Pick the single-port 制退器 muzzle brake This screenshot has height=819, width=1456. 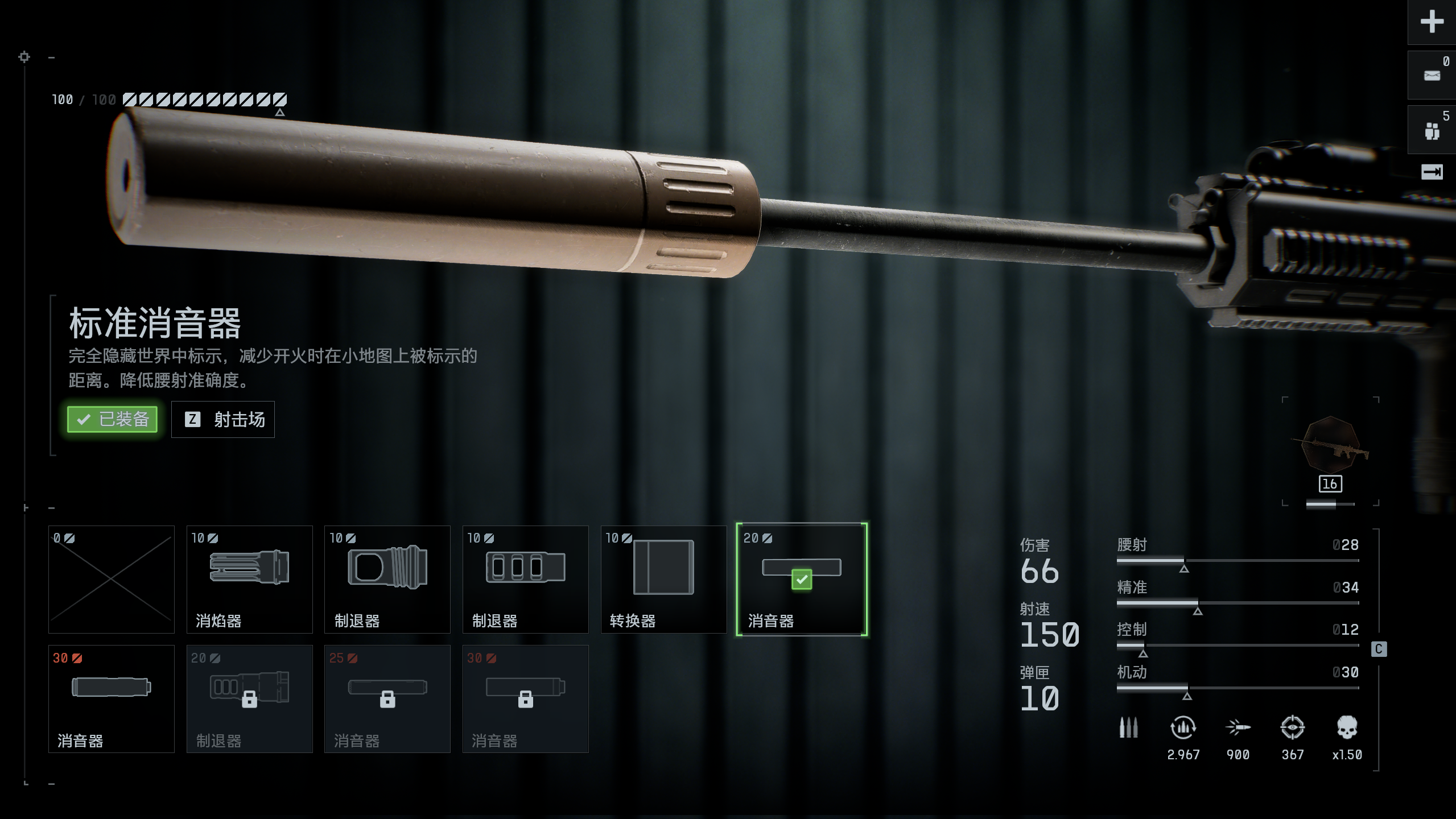point(387,579)
